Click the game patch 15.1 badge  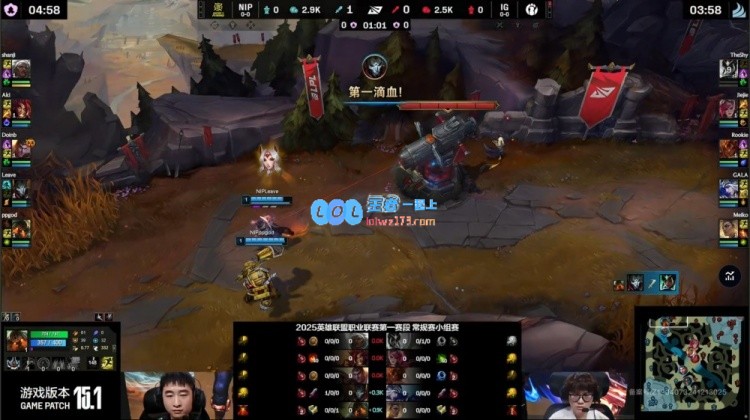click(60, 398)
